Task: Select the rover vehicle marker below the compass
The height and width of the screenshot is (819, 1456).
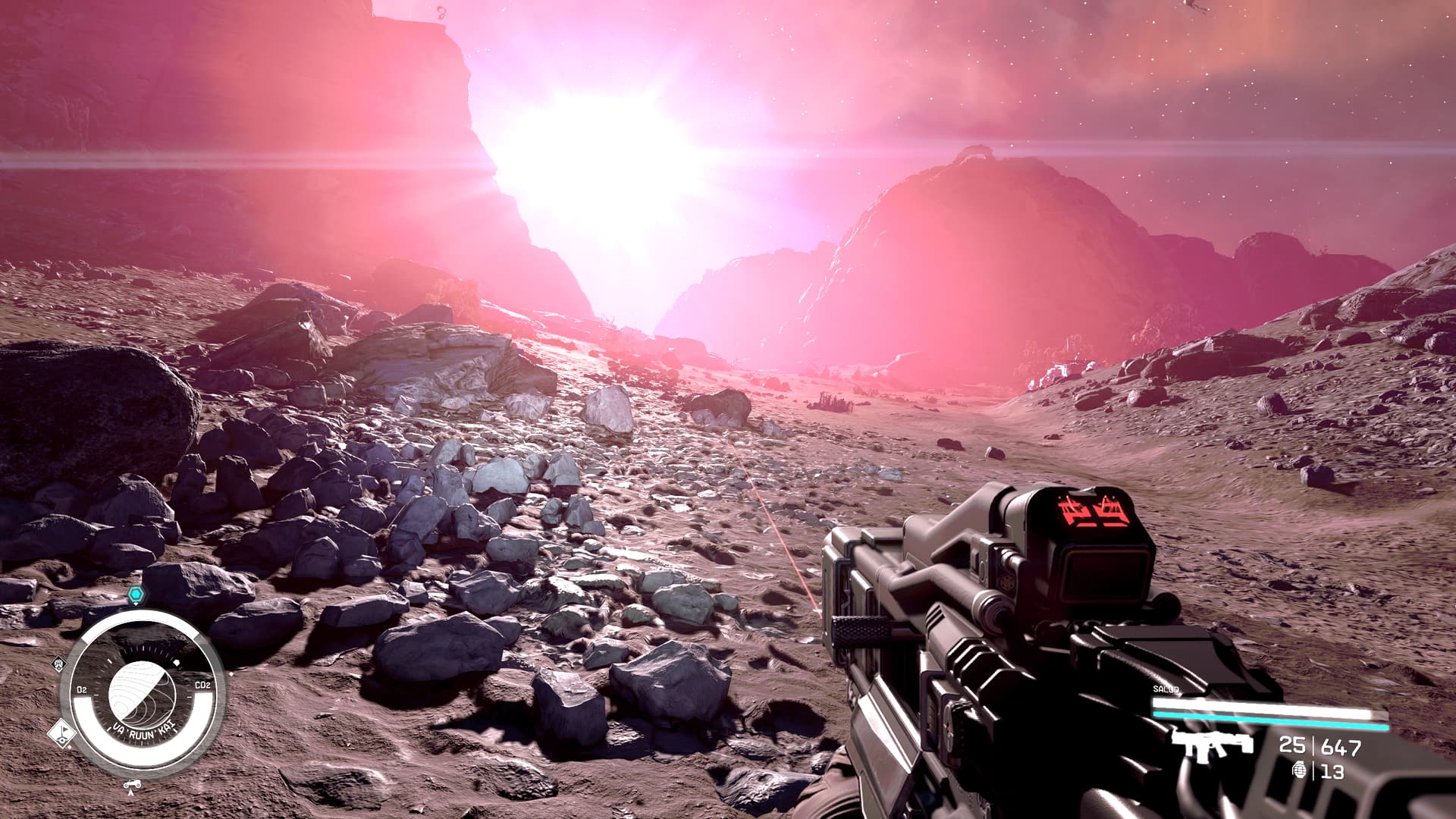Action: click(133, 783)
